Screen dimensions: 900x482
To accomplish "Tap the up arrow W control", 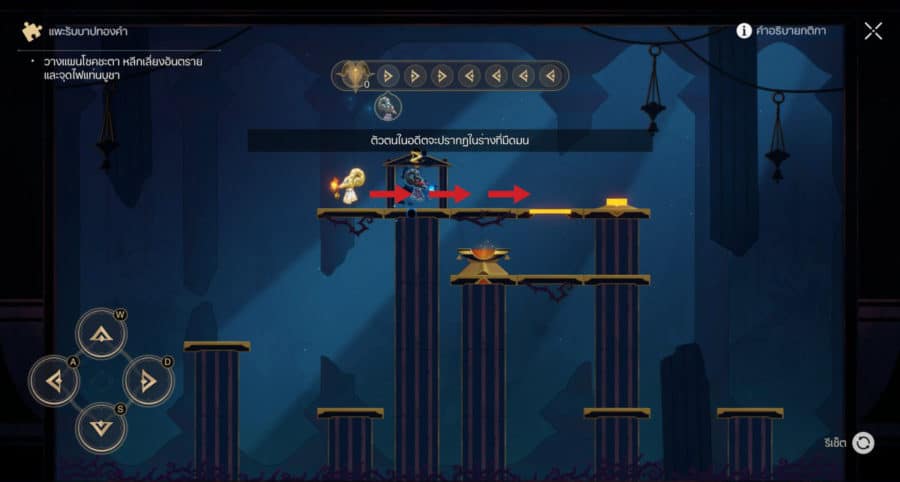I will tap(100, 335).
